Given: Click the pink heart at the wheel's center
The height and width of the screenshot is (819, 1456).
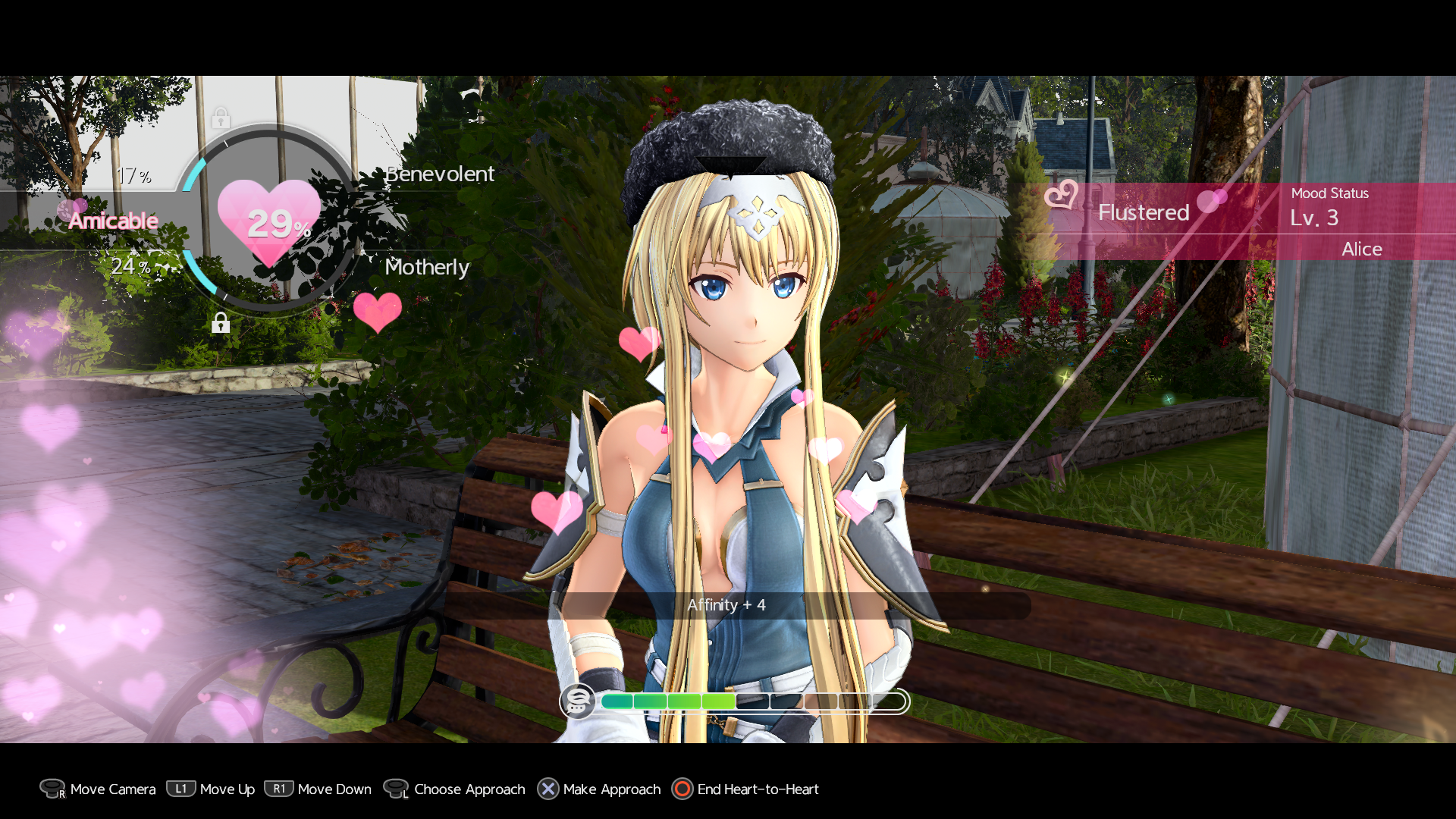Looking at the screenshot, I should [269, 221].
